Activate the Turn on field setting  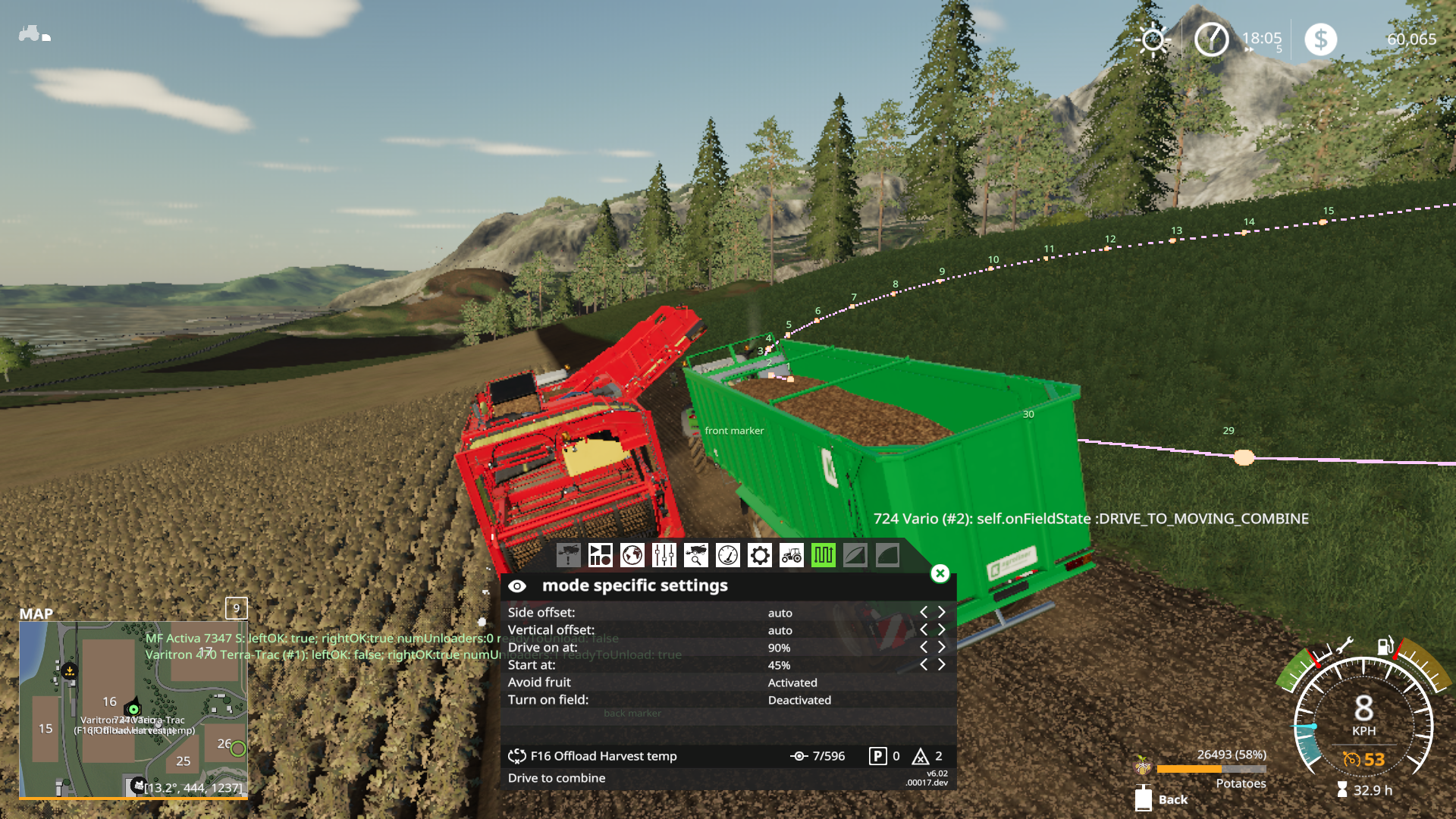pos(799,700)
